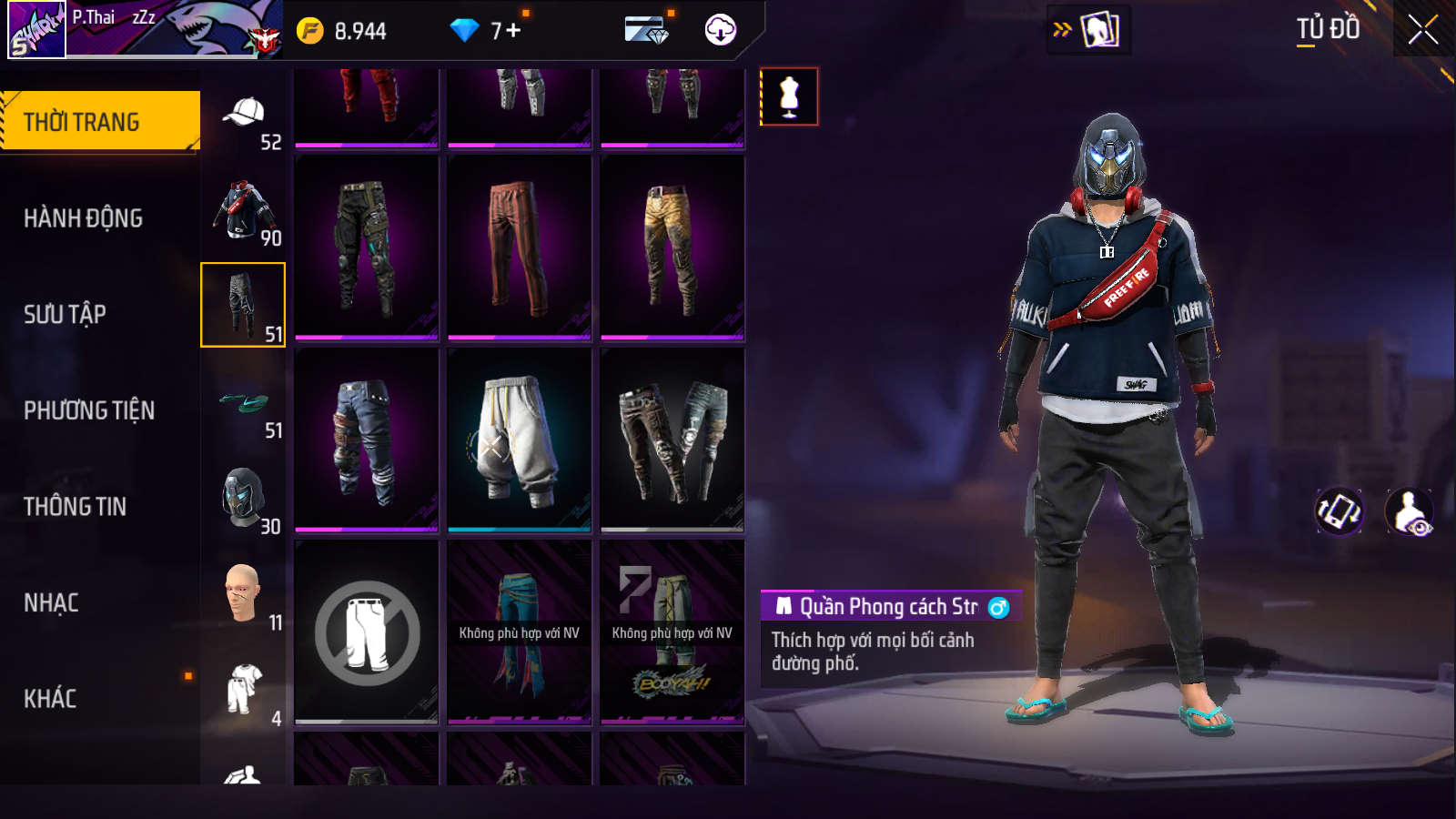The height and width of the screenshot is (819, 1456).
Task: Select the PHƯƠNG TIỆN menu entry
Action: (89, 410)
